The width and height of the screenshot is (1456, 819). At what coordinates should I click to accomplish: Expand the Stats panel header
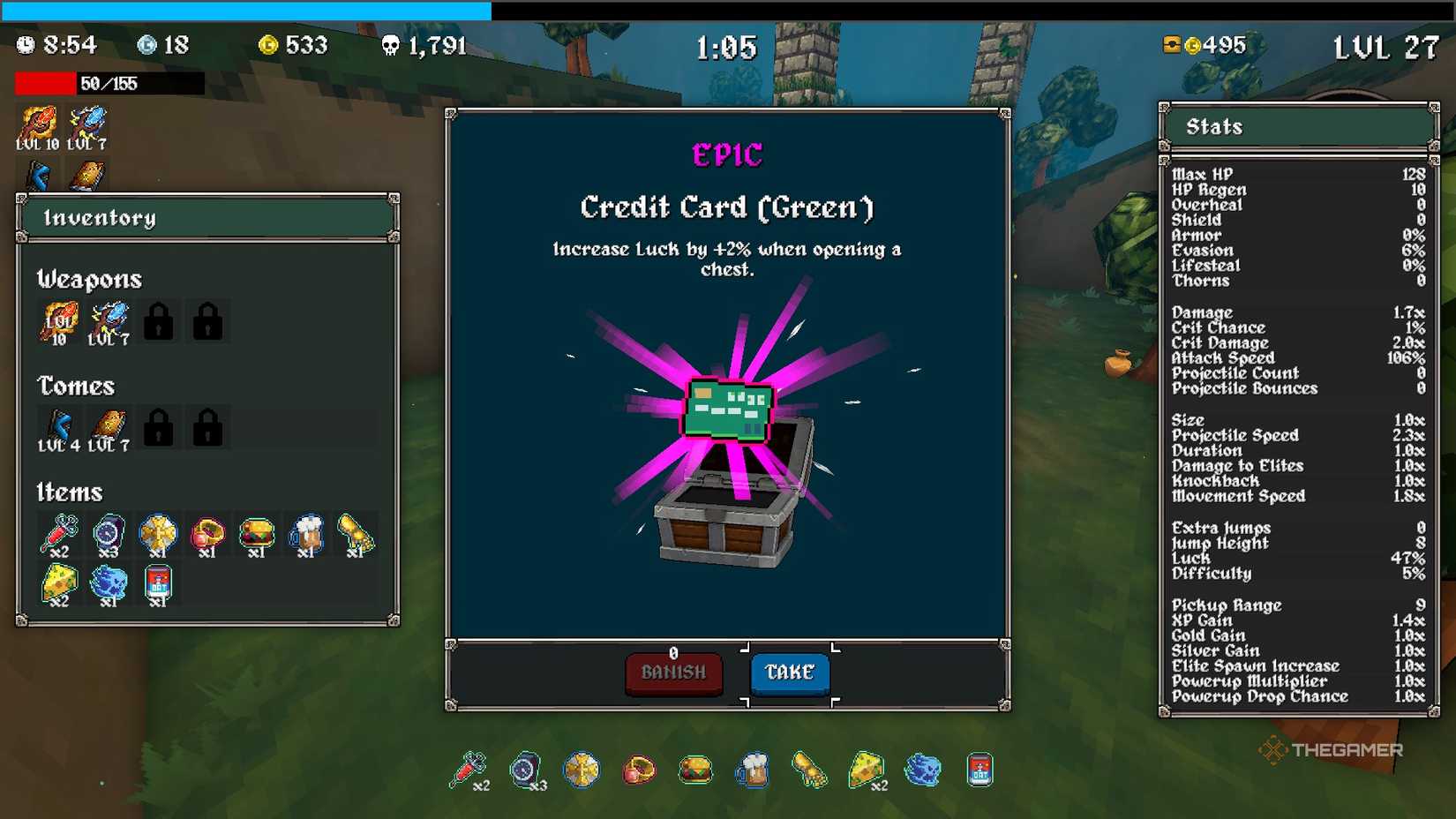(1297, 126)
